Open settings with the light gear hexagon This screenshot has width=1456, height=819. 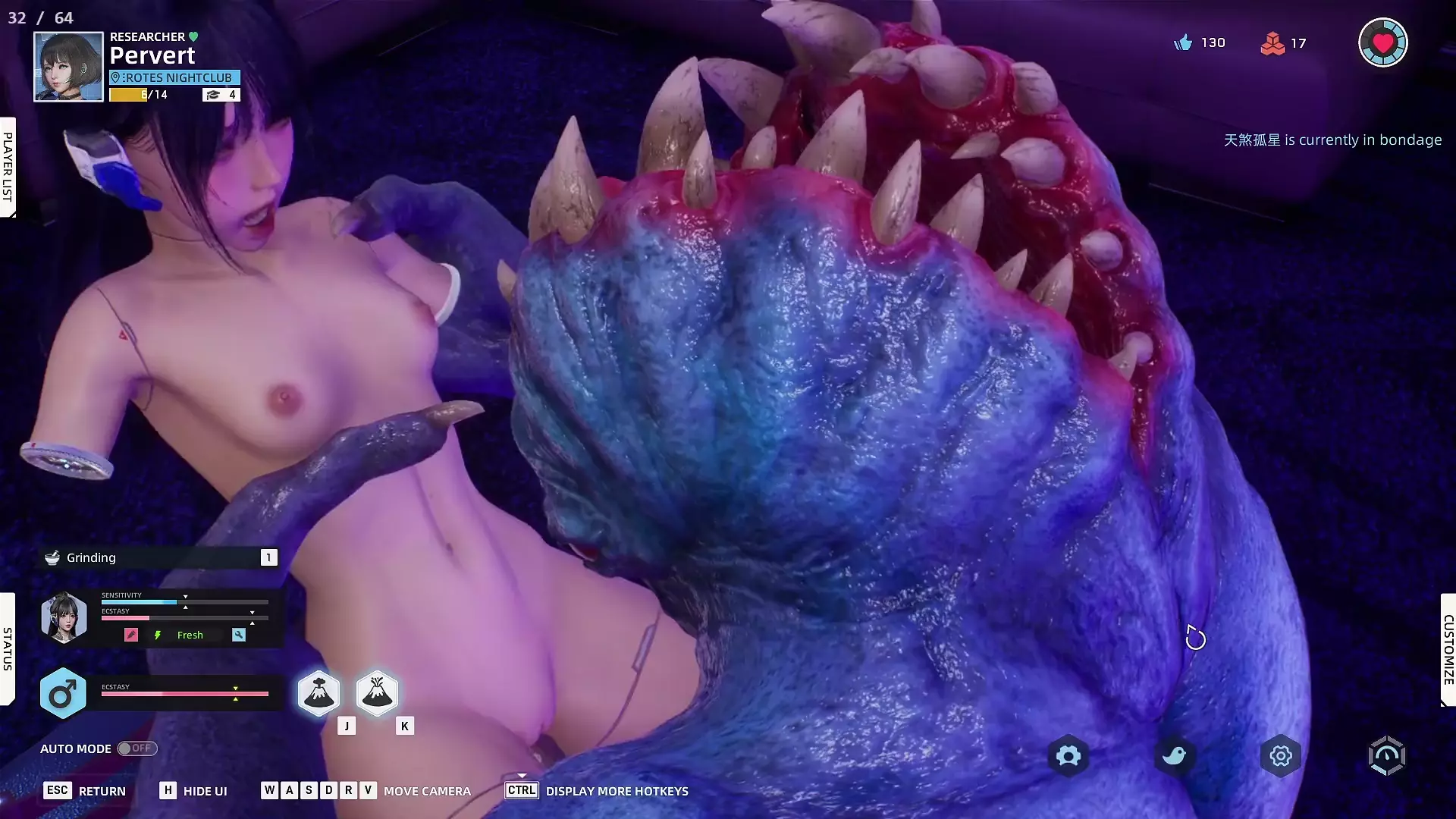[1280, 755]
